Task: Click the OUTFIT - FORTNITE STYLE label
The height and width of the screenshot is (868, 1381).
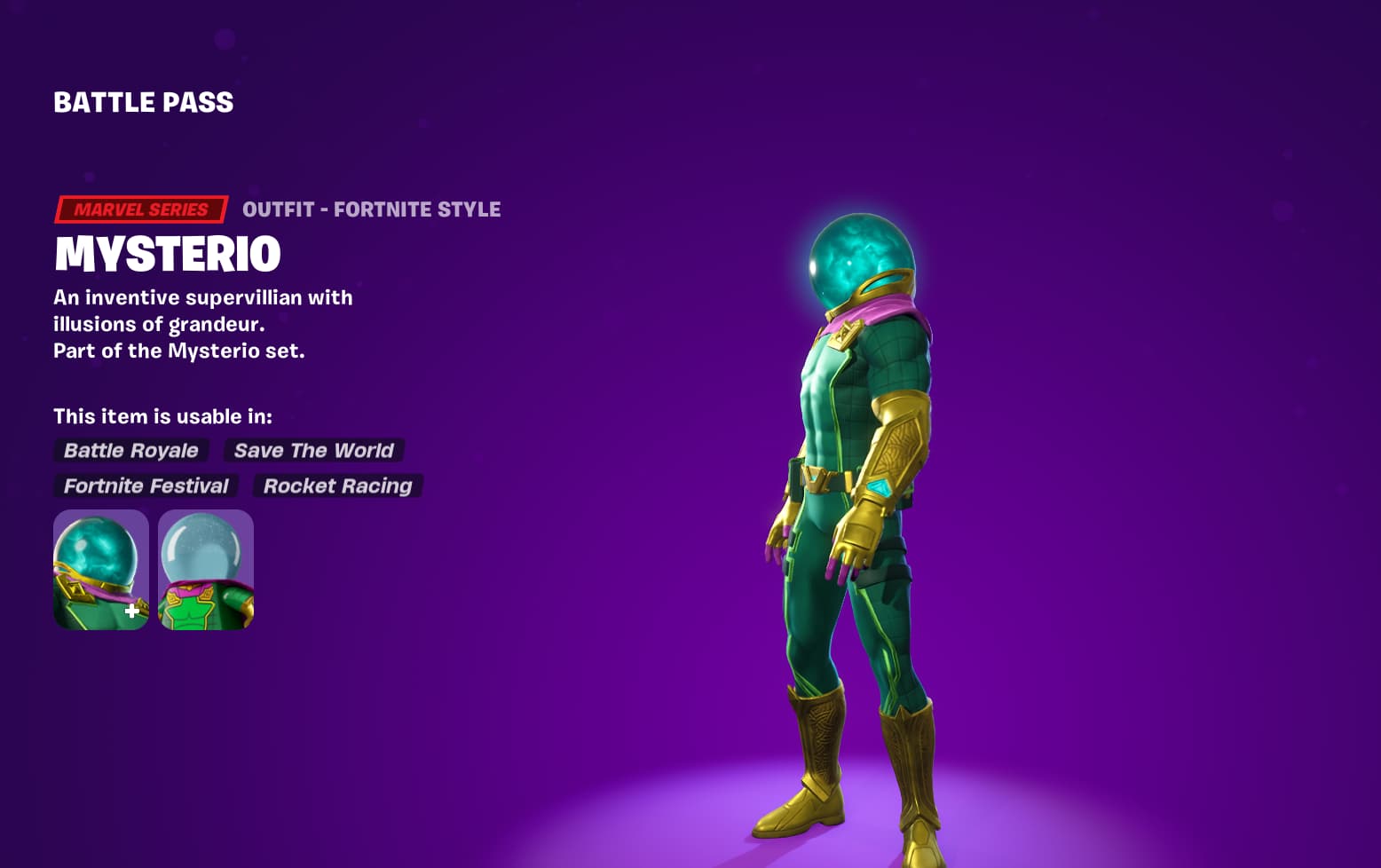Action: [372, 209]
